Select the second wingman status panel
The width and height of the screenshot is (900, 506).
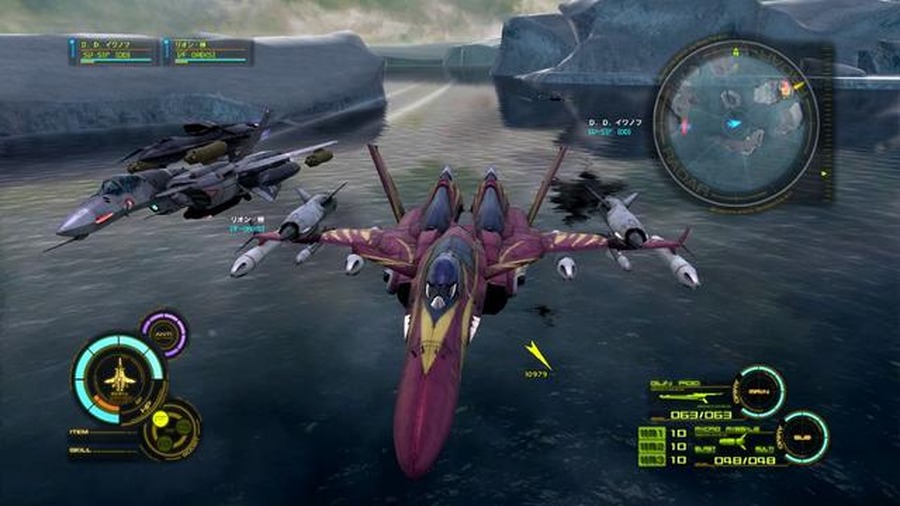pos(208,51)
